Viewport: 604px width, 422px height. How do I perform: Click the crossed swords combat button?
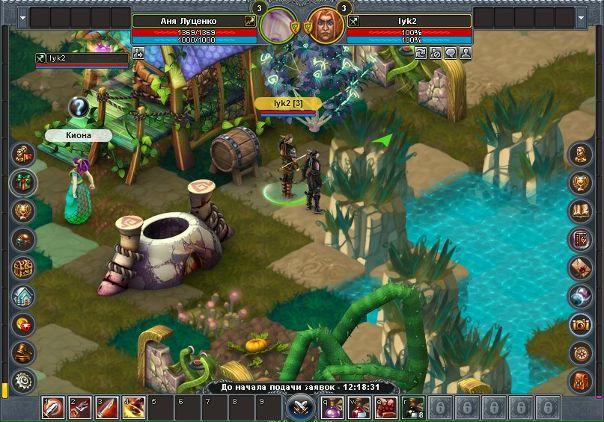pos(299,407)
